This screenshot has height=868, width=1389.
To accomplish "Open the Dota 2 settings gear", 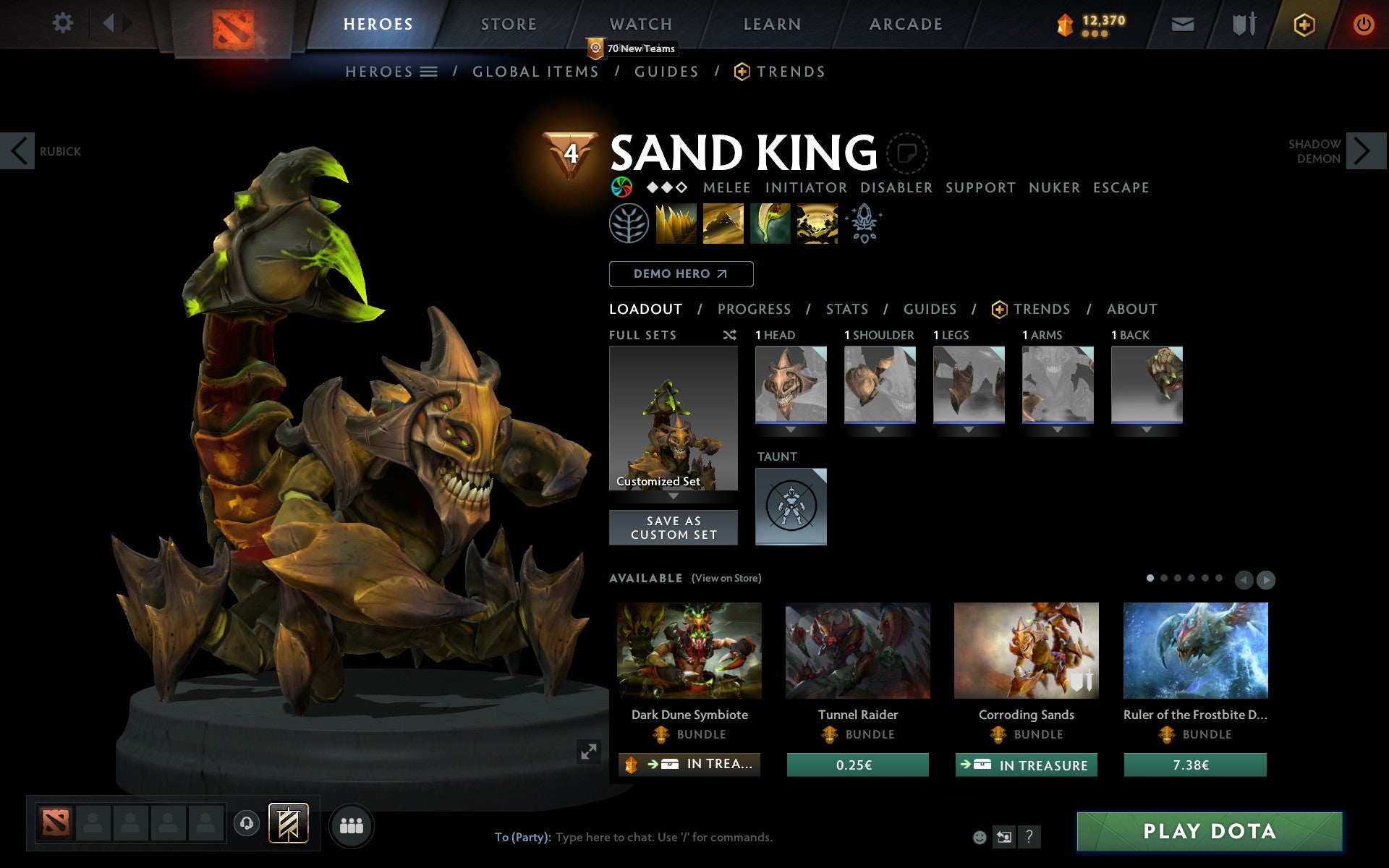I will tap(64, 23).
